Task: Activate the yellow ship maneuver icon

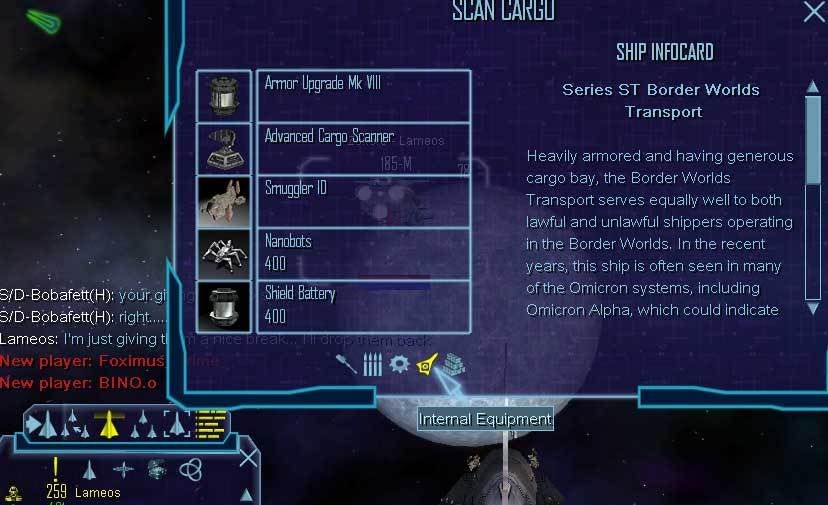Action: coord(107,424)
